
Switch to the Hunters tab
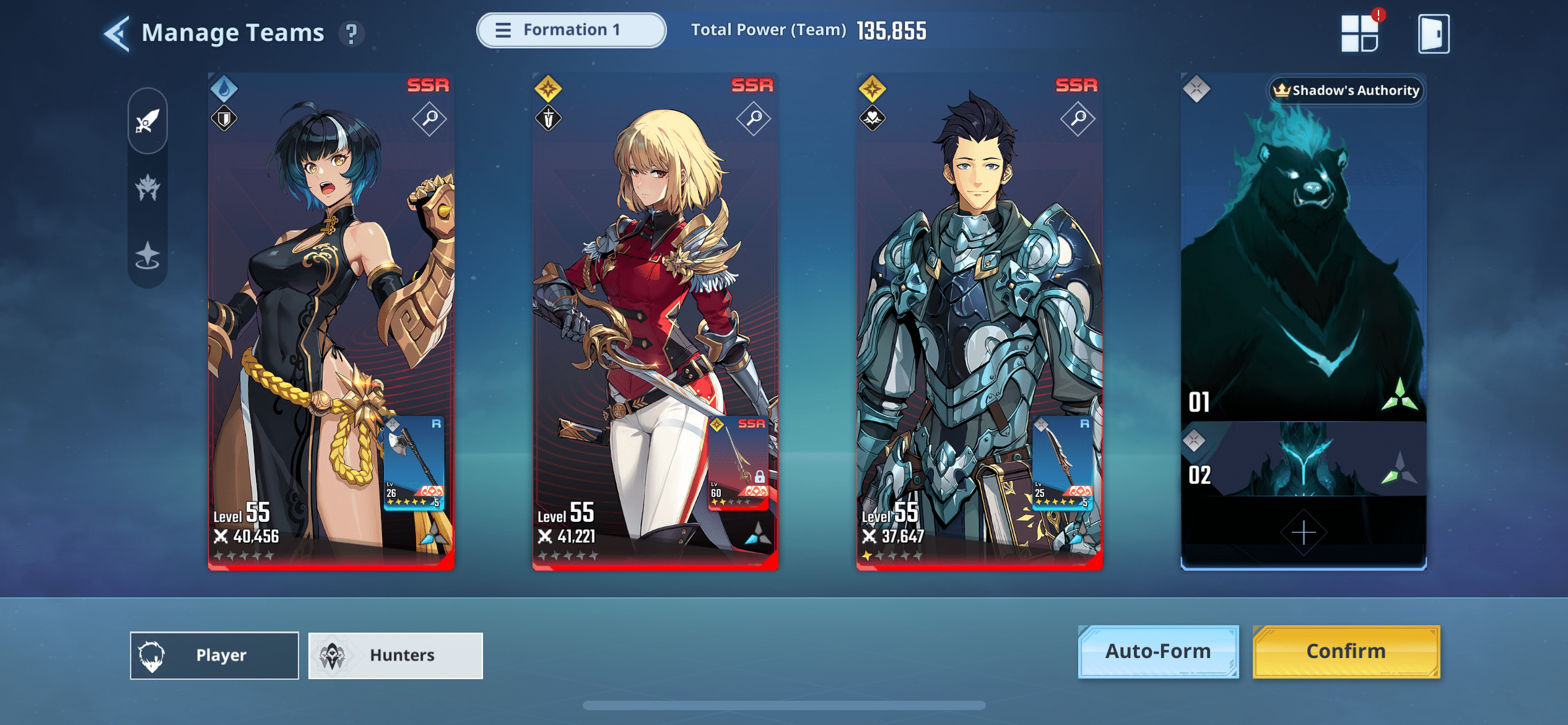(395, 654)
